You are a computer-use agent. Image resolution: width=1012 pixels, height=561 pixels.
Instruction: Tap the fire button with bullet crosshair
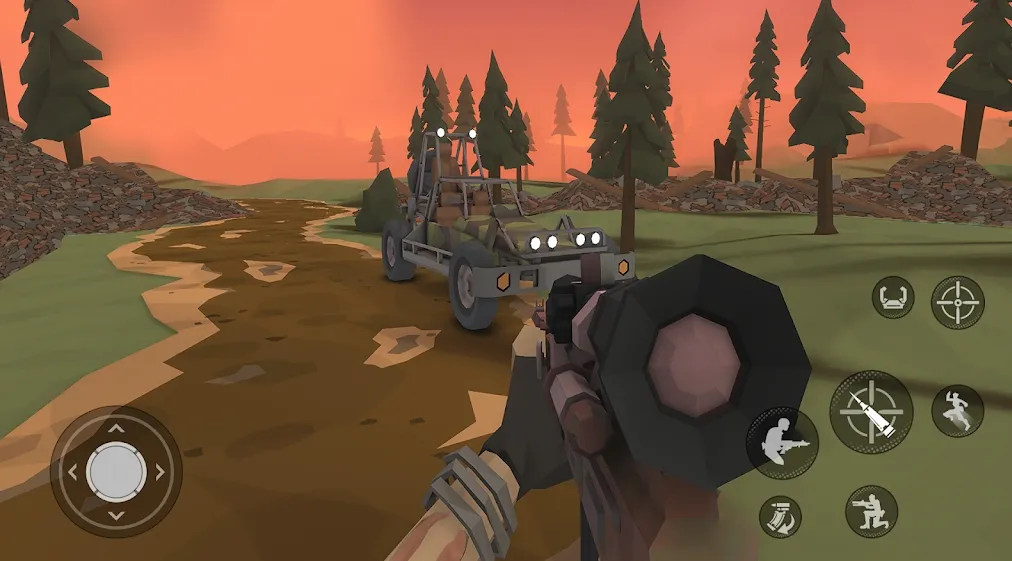coord(870,411)
